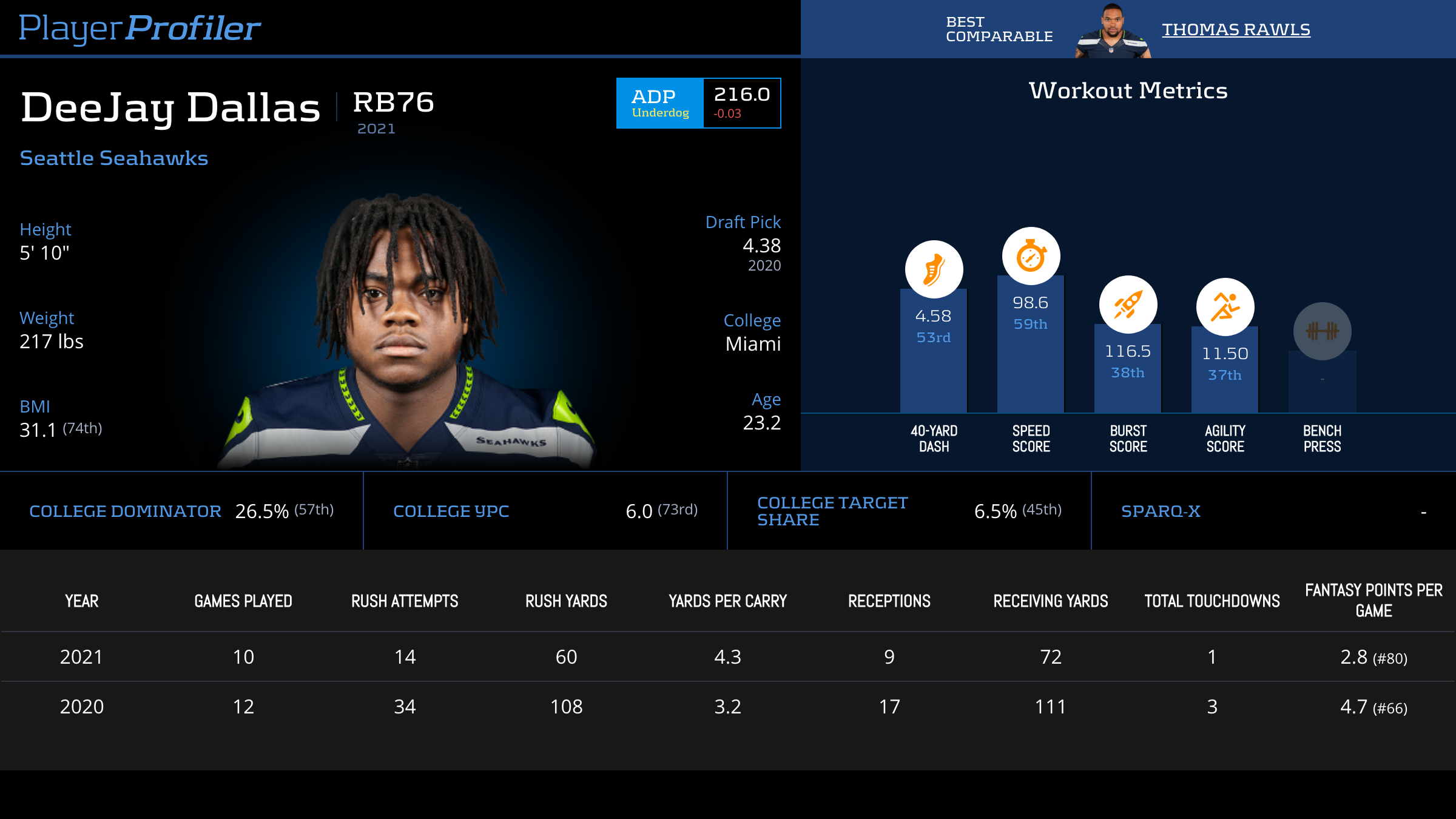Open the Thomas Rawls comparable player link

pyautogui.click(x=1236, y=30)
